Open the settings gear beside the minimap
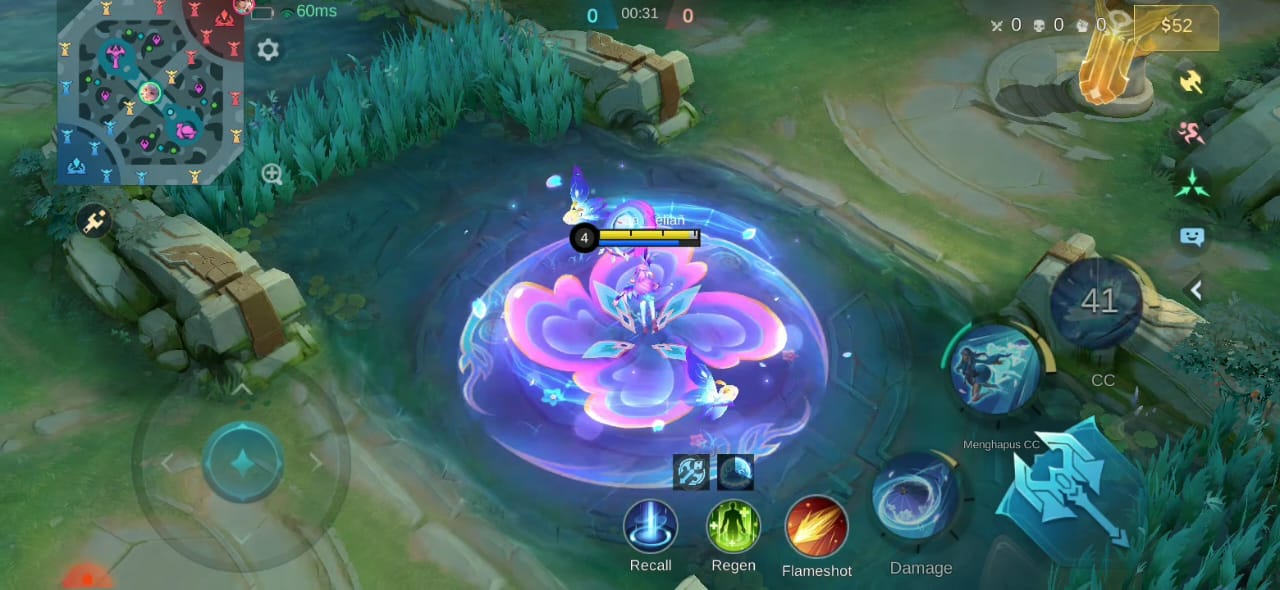Screen dimensions: 1280x590 (x=268, y=50)
